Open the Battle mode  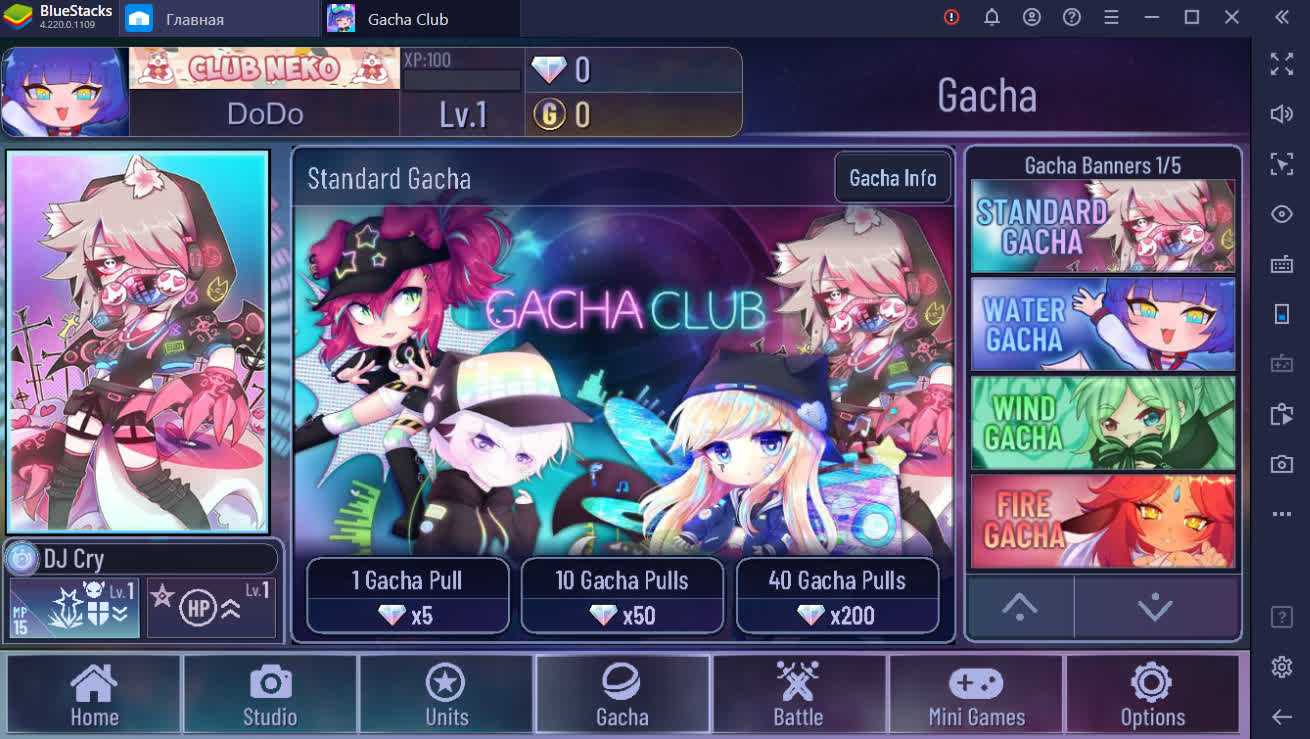[798, 694]
